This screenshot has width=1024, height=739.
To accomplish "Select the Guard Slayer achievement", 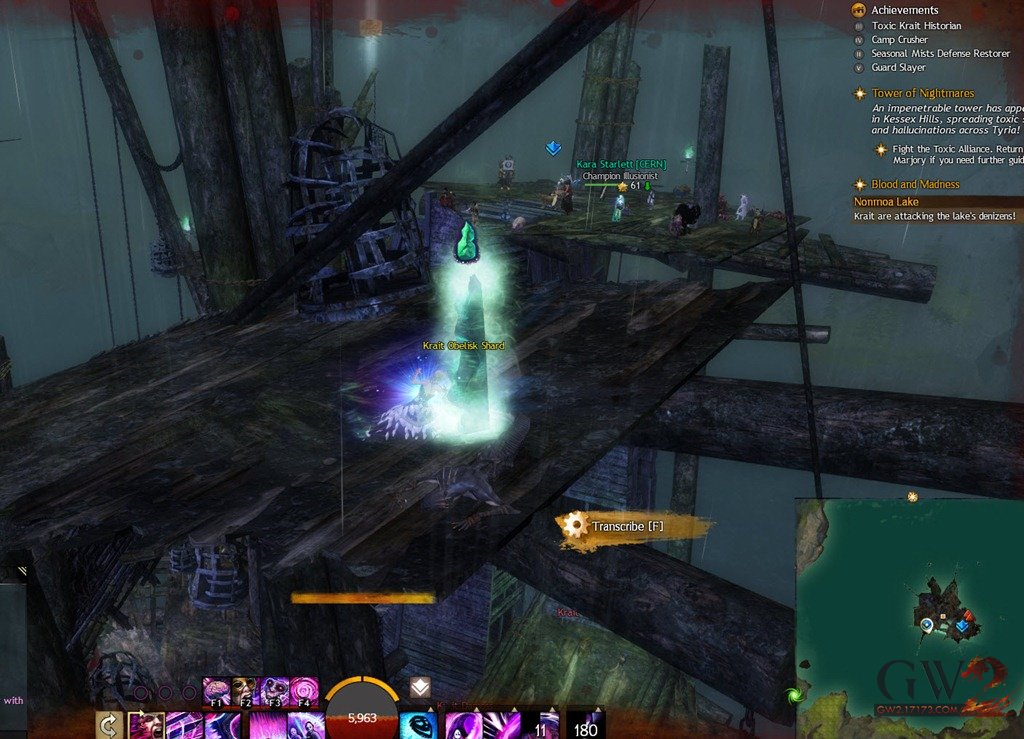I will point(898,68).
